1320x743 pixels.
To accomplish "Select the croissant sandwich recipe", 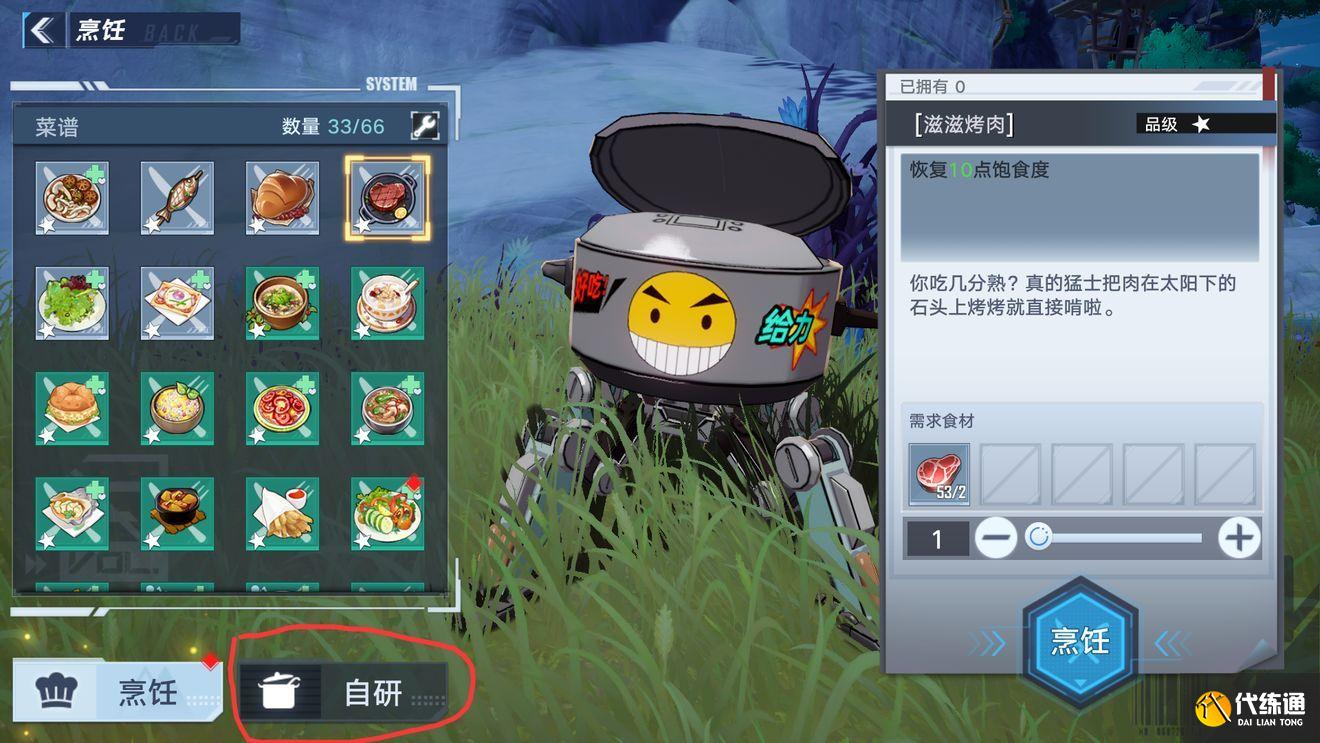I will tap(282, 197).
